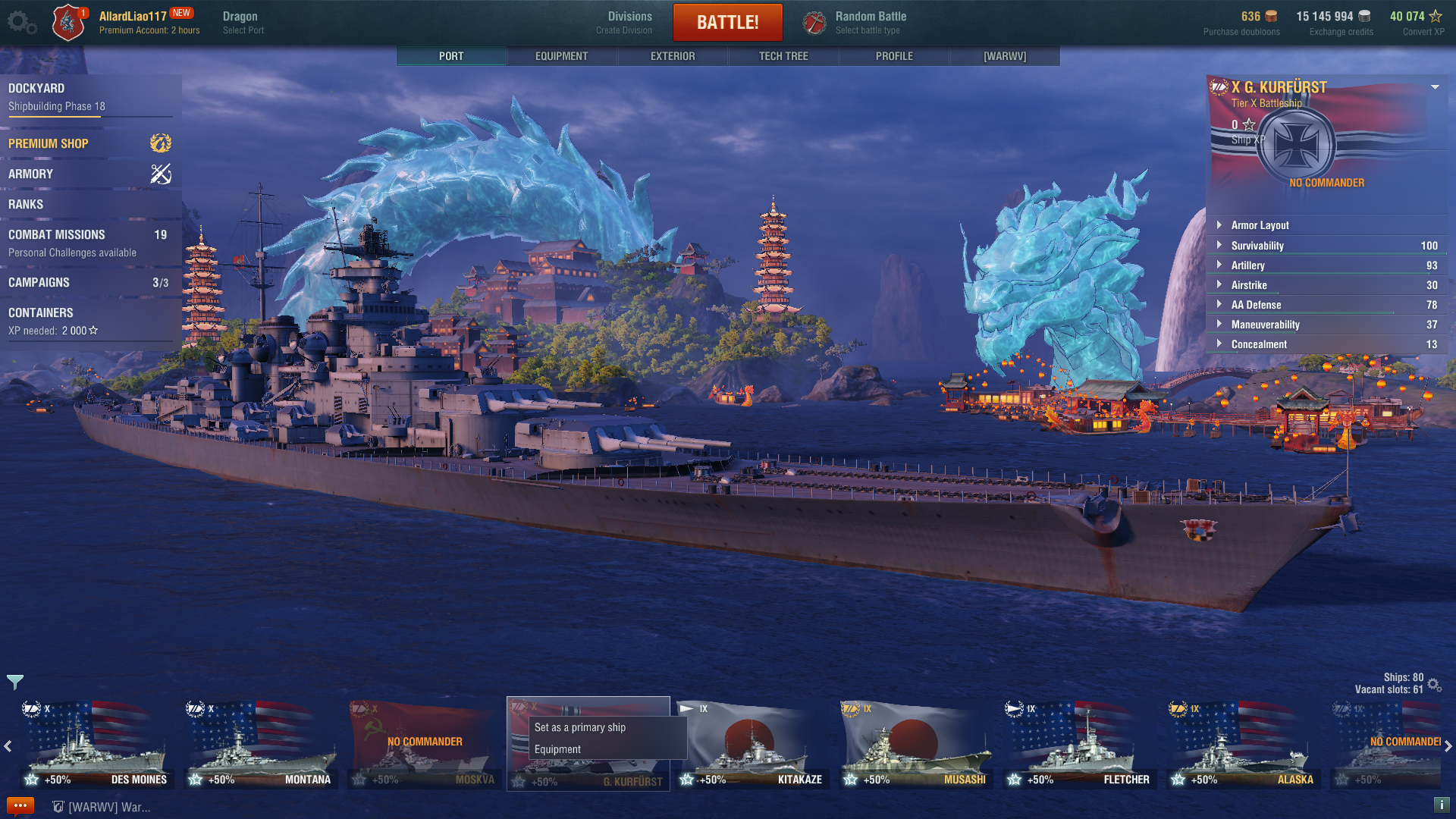Select the Des Moines ship card

click(96, 745)
